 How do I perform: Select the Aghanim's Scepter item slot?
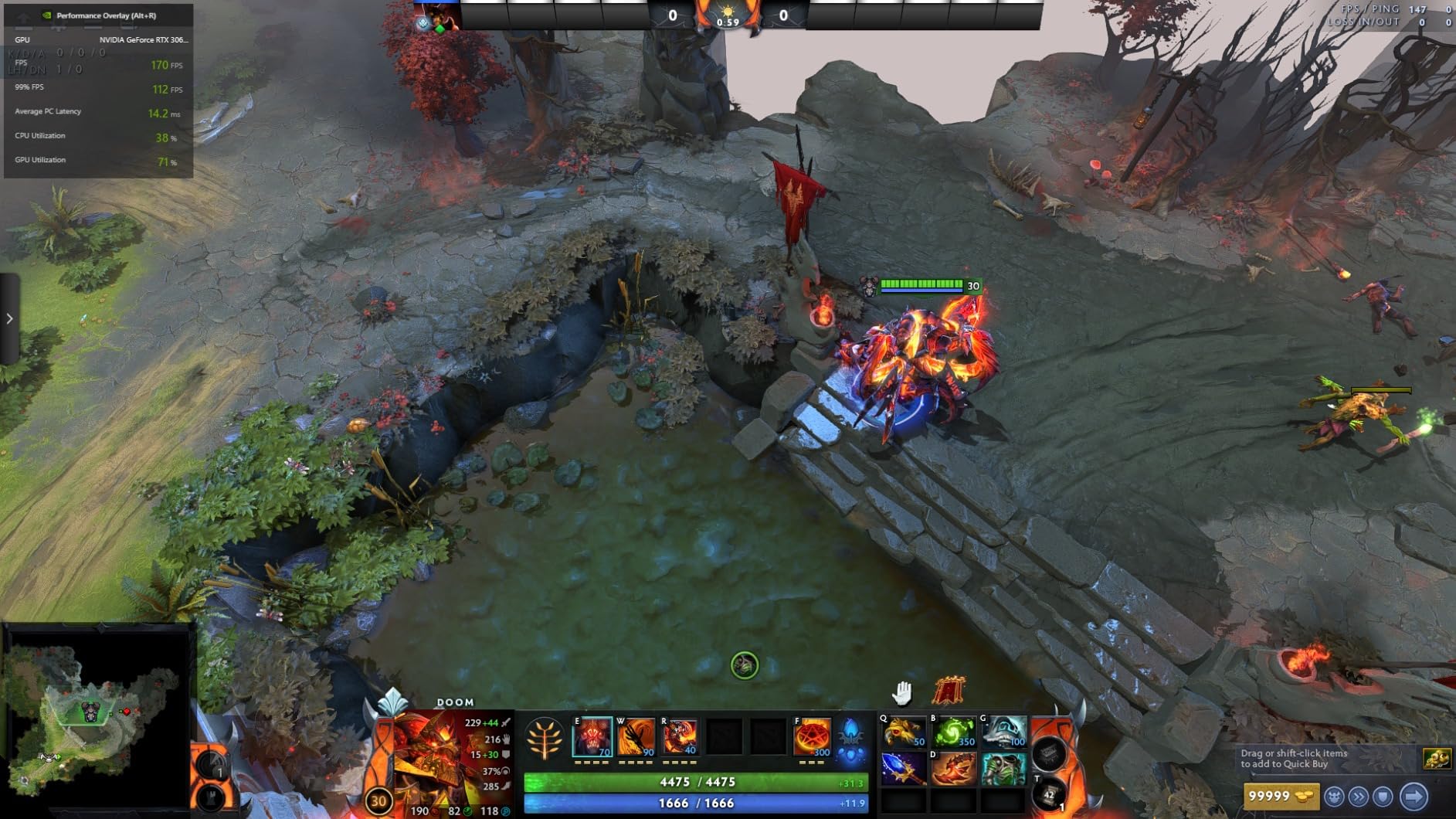point(903,769)
